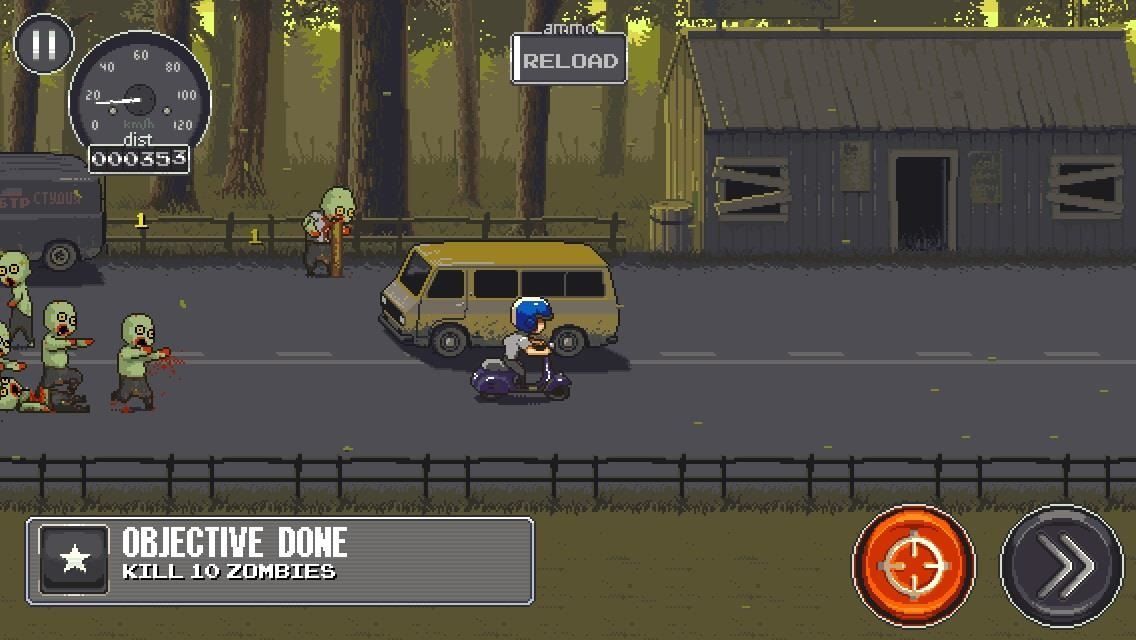Fire weapon with the orange crosshair button
1136x640 pixels.
(x=913, y=565)
